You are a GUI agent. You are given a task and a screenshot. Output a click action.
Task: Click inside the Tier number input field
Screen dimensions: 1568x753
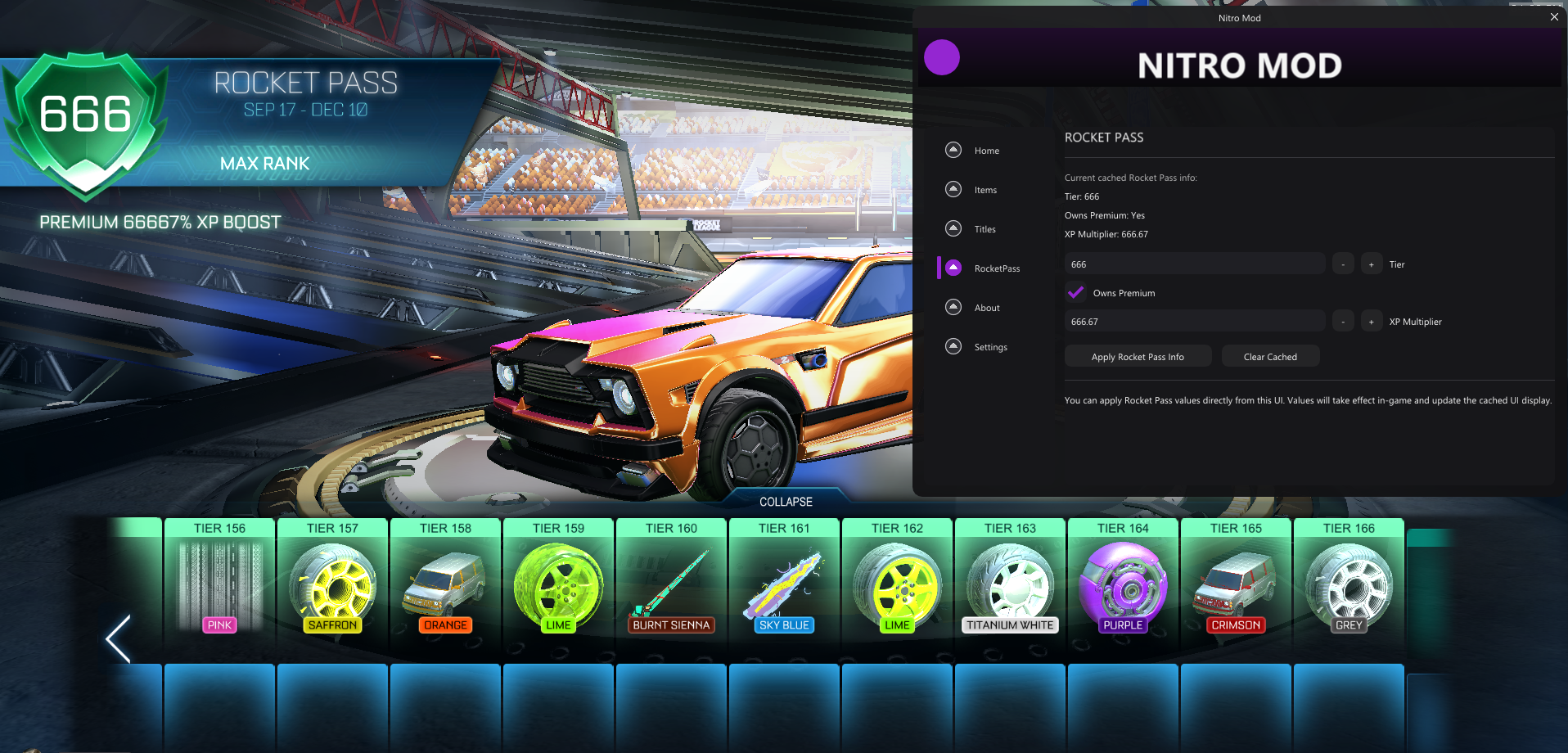pyautogui.click(x=1193, y=263)
